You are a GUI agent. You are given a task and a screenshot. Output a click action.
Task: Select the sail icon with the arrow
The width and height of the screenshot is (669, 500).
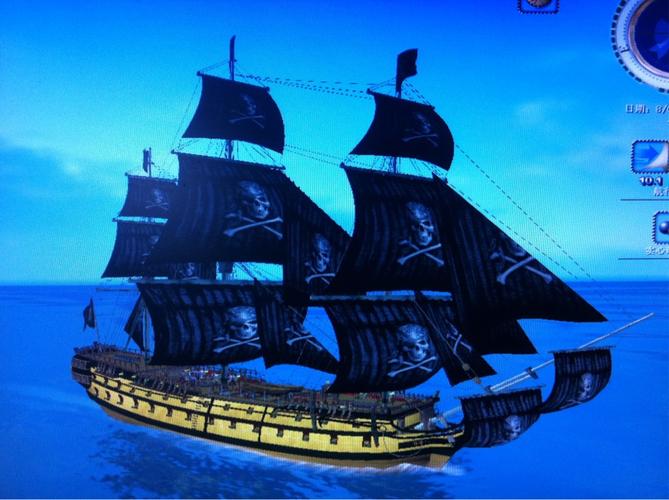[651, 158]
